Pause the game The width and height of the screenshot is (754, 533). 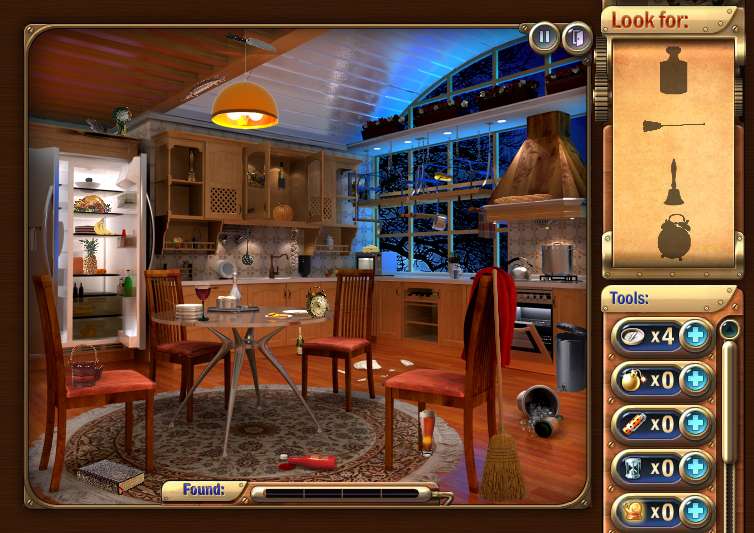pyautogui.click(x=544, y=38)
